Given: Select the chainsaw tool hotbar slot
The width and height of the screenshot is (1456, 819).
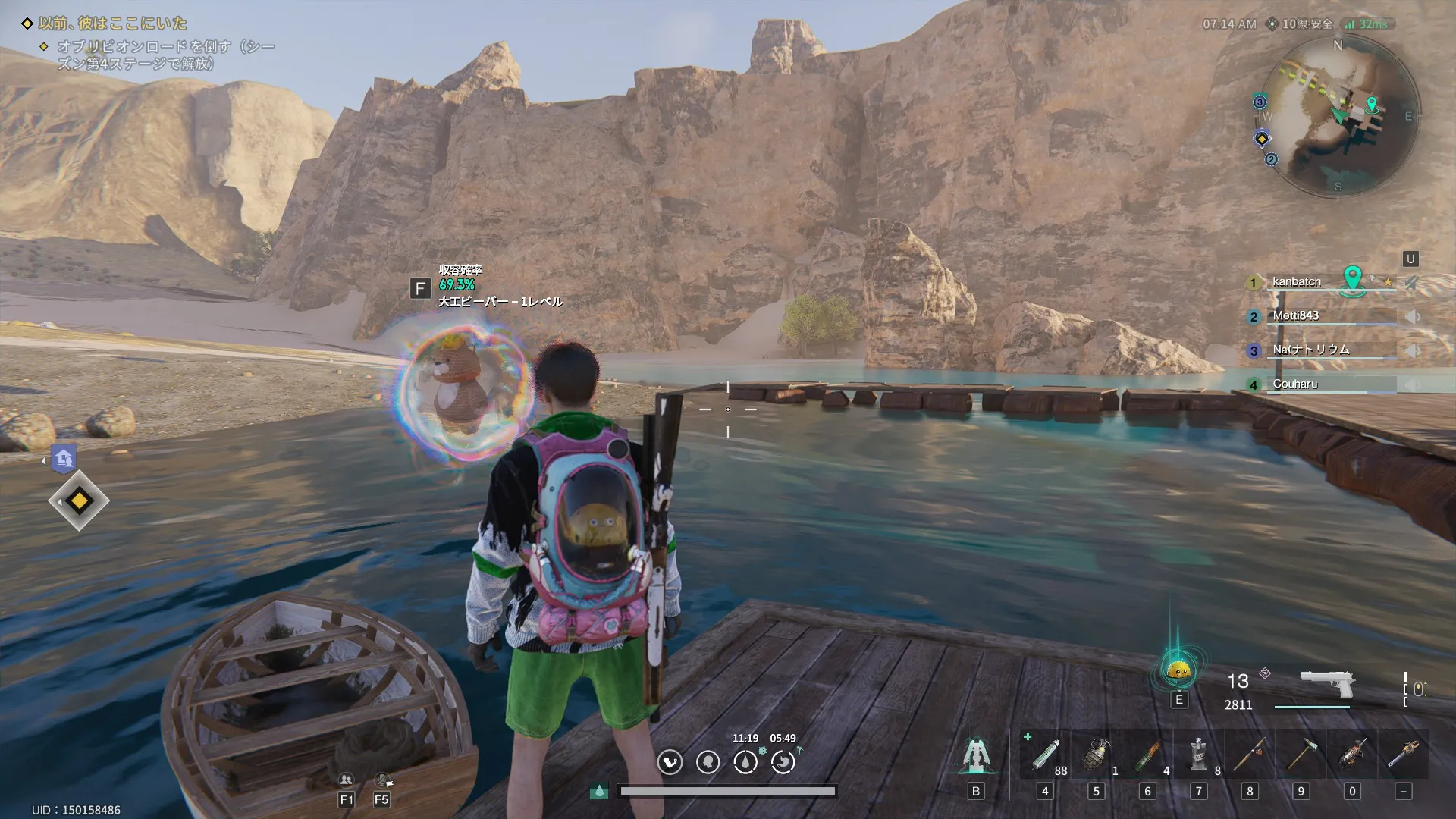Looking at the screenshot, I should click(x=1352, y=755).
